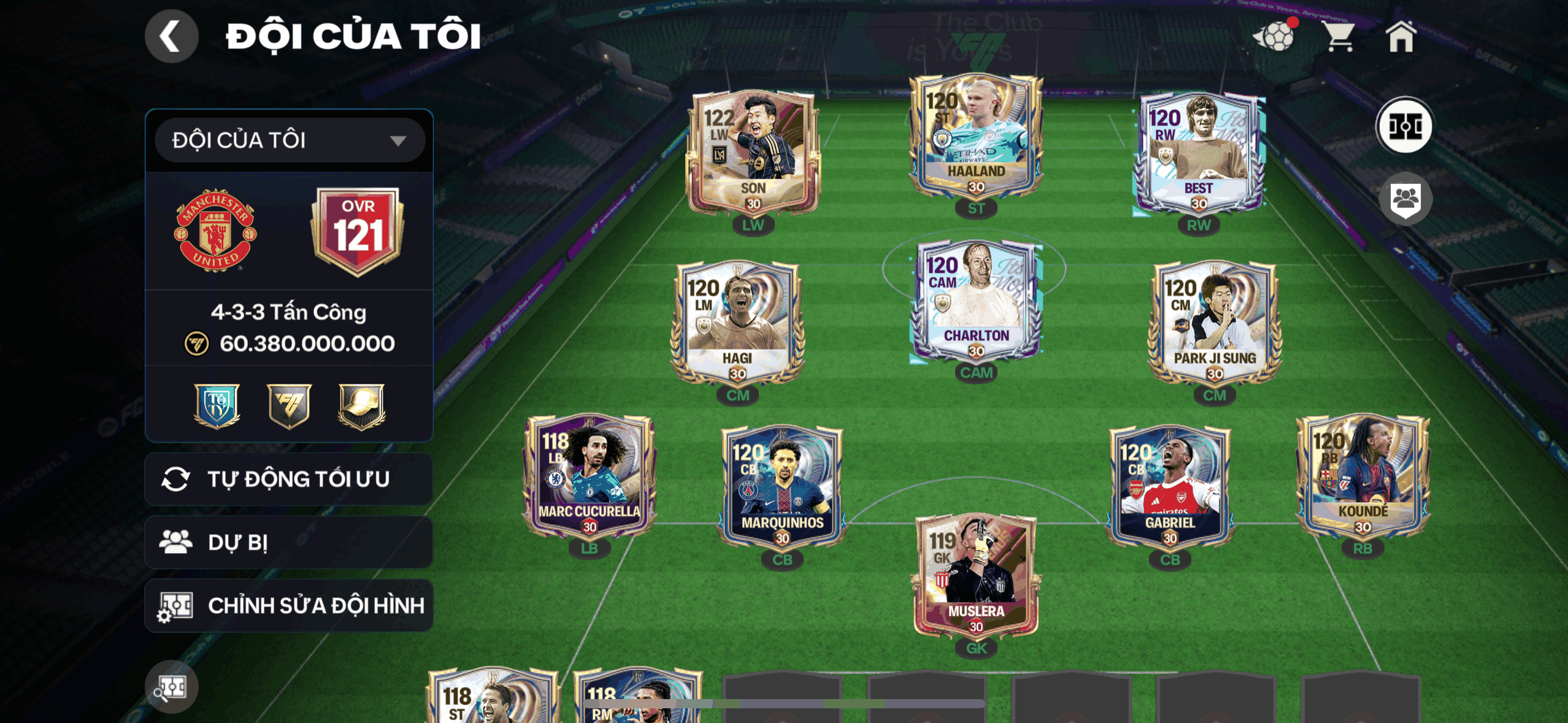Open the shopping cart store

tap(1339, 37)
